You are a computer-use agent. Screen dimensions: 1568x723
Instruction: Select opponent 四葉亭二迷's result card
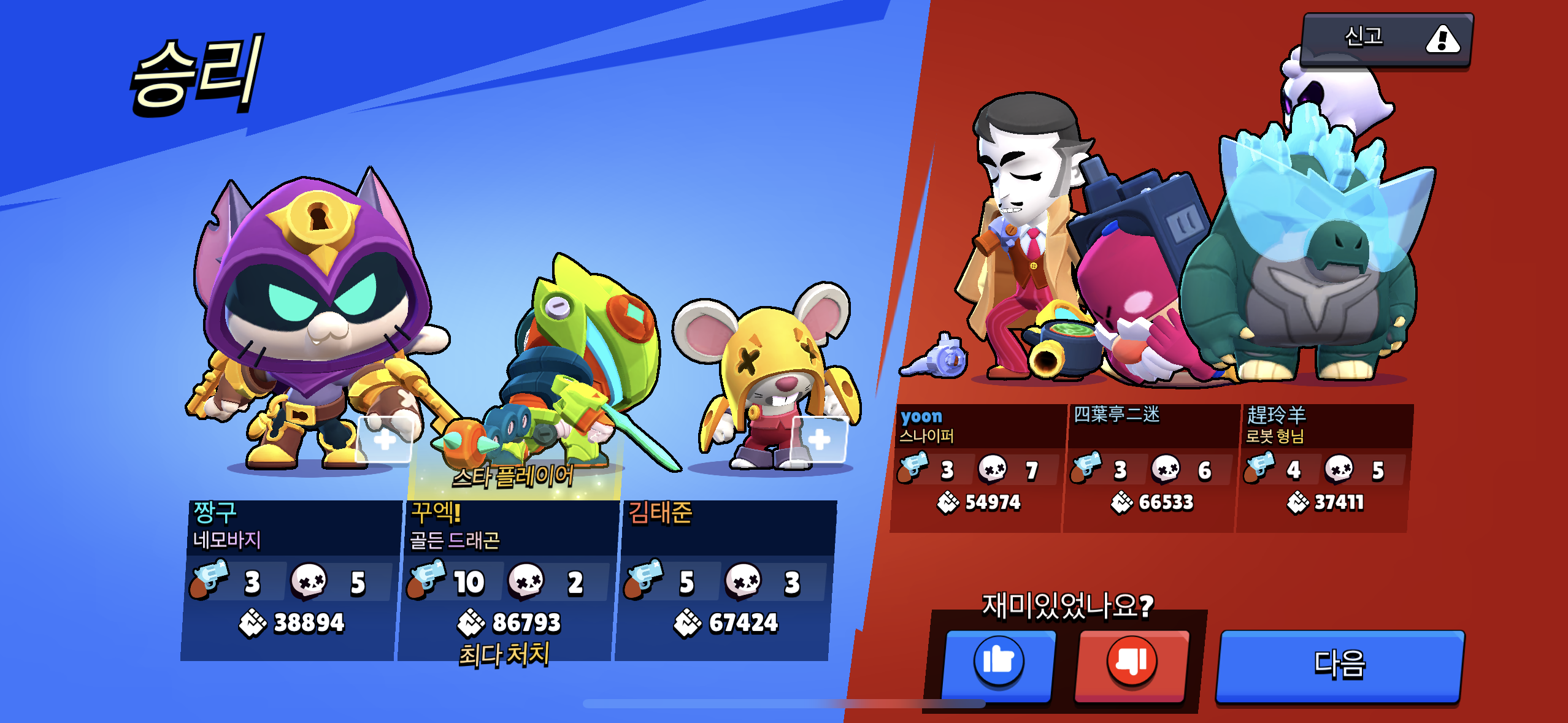(x=1151, y=468)
